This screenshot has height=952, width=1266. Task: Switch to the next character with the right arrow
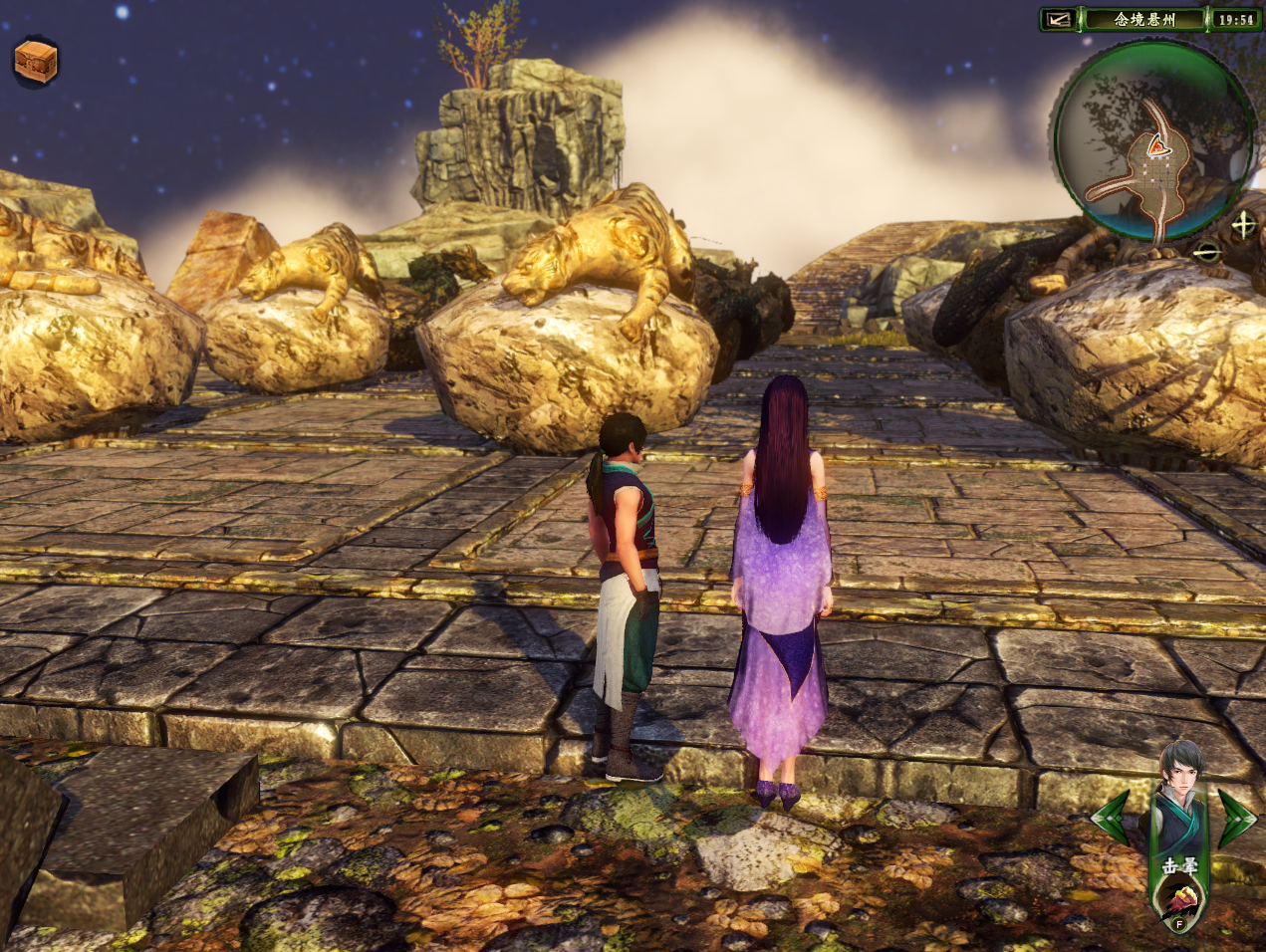coord(1237,818)
